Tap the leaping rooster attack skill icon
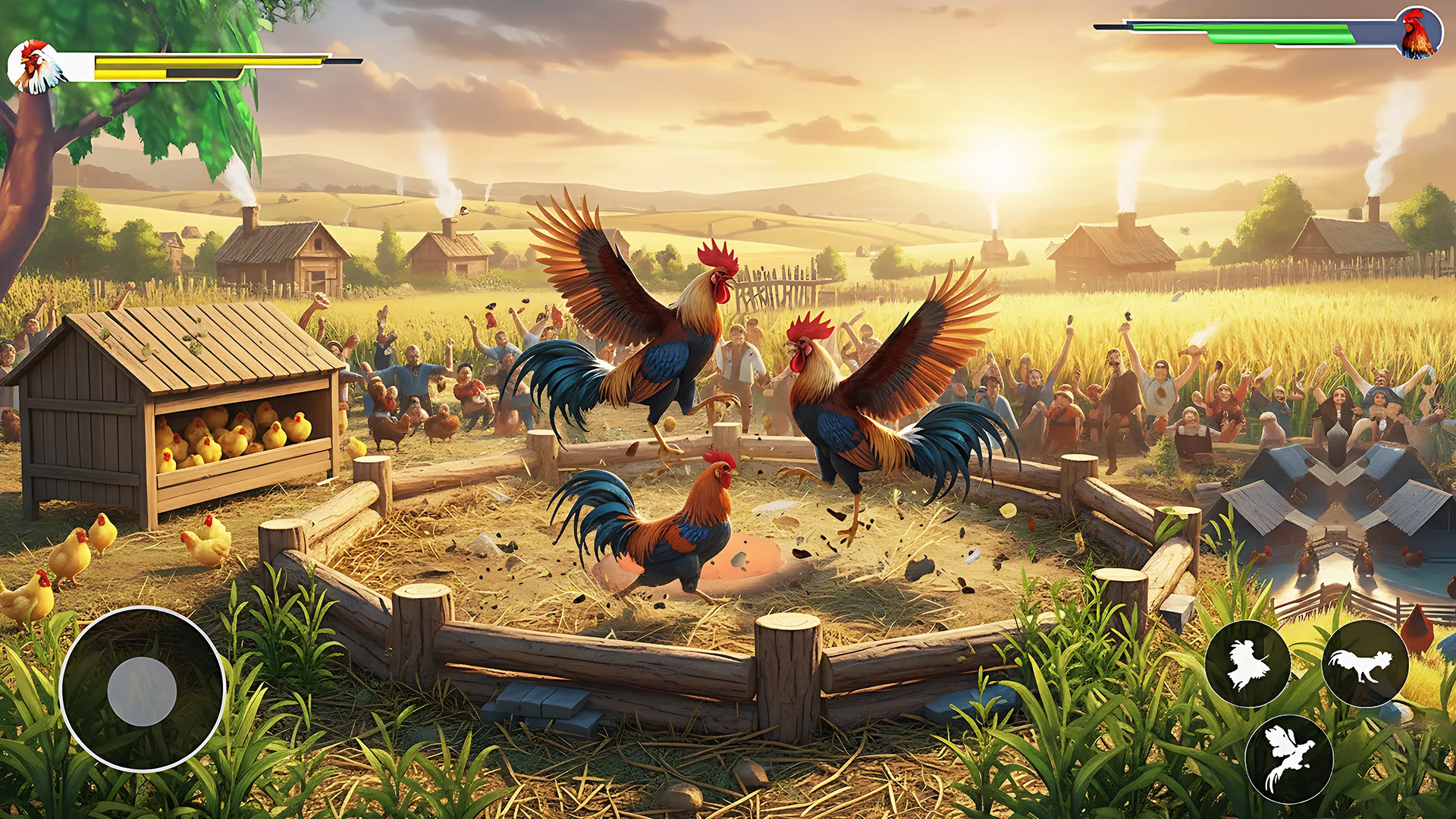1456x819 pixels. coord(1248,662)
